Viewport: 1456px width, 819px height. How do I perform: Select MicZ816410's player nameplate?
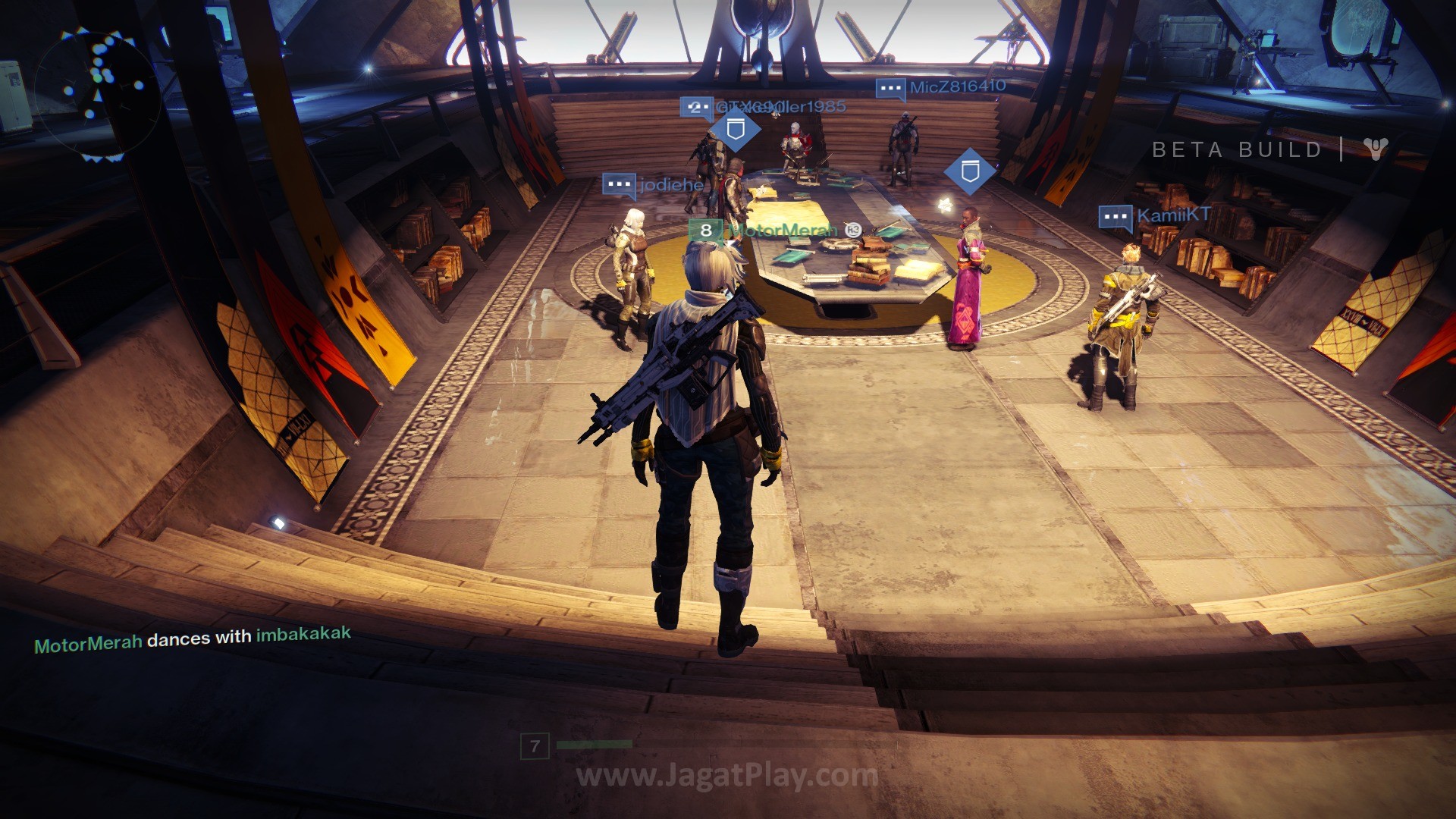click(x=957, y=87)
